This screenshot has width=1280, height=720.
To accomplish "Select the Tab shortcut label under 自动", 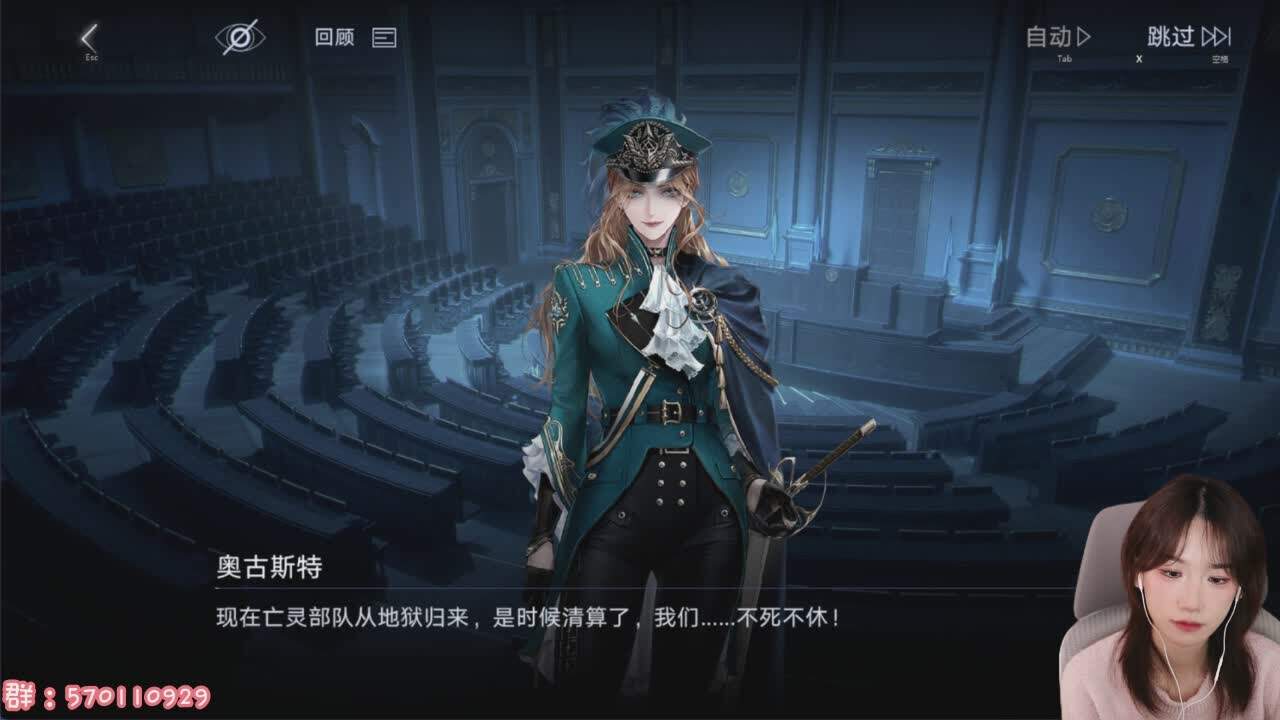I will tap(1062, 58).
